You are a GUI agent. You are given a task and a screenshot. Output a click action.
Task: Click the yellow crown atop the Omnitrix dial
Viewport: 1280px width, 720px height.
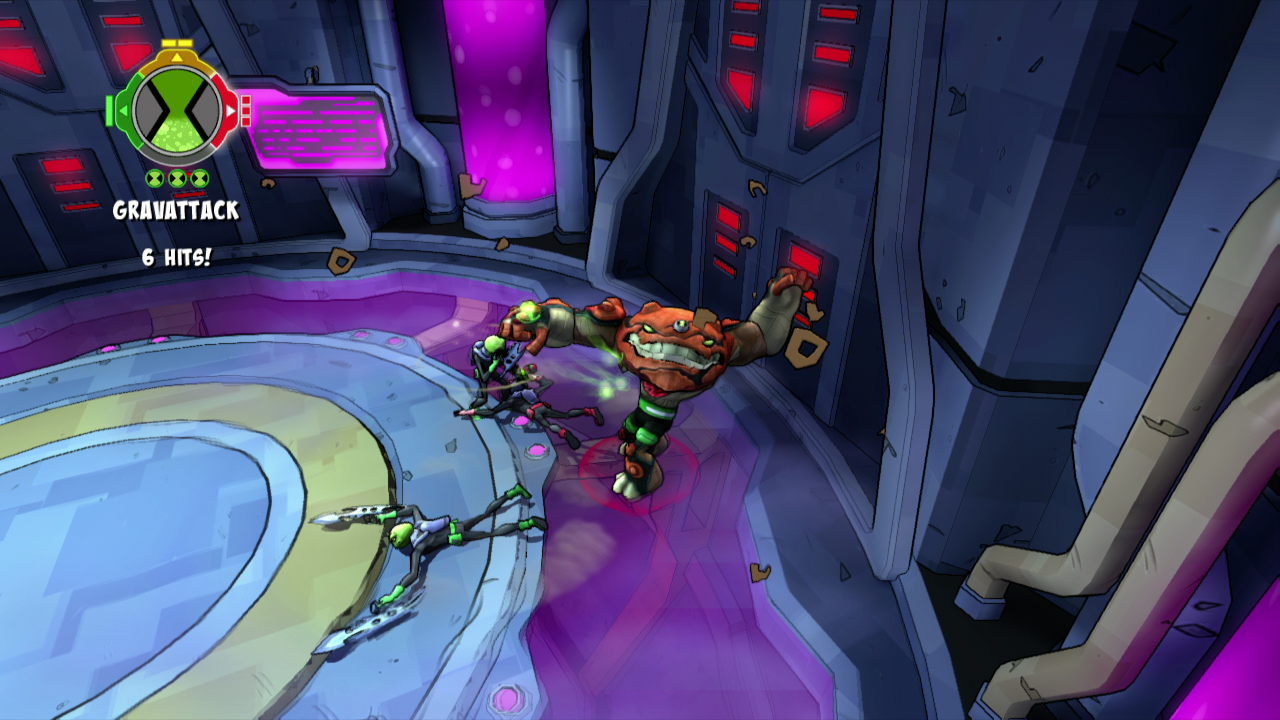[177, 43]
